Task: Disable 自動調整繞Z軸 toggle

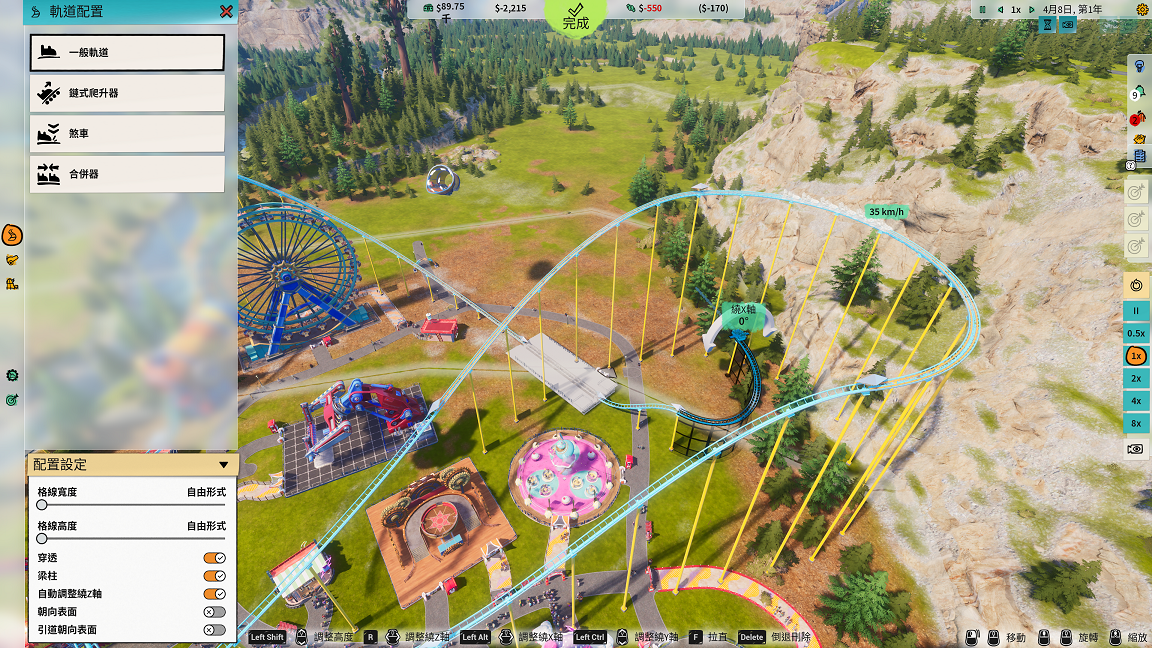Action: pos(214,594)
